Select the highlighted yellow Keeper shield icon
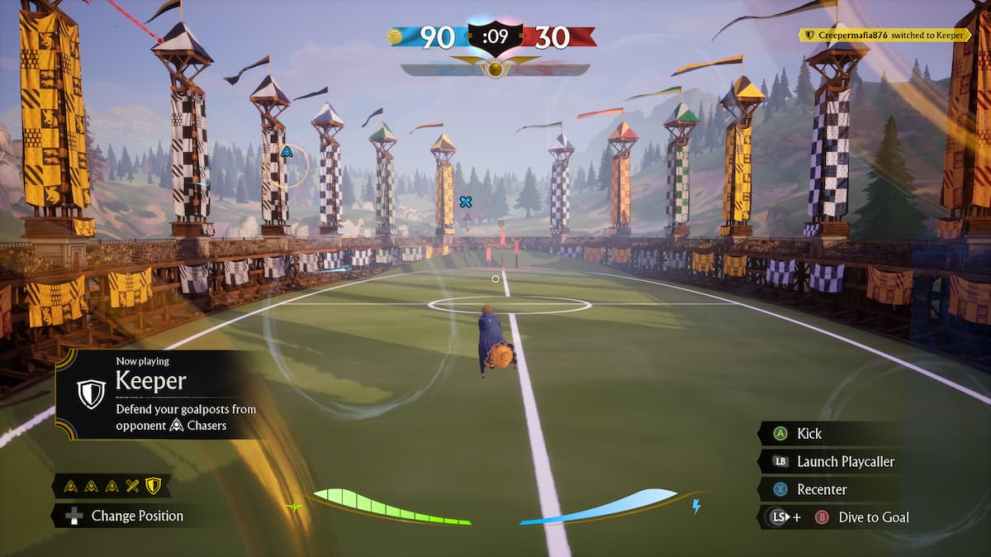 coord(152,487)
